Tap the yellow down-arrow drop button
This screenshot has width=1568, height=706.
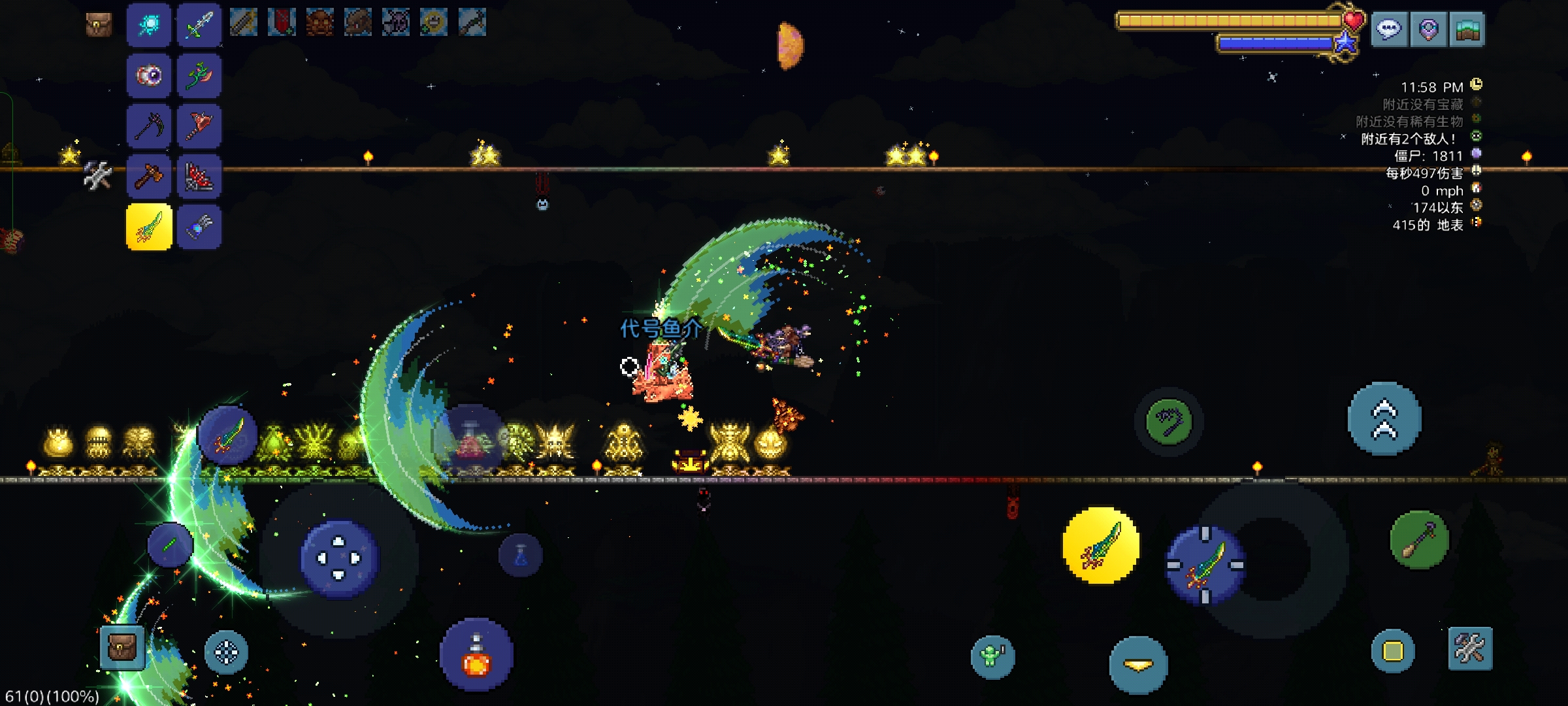[1138, 665]
